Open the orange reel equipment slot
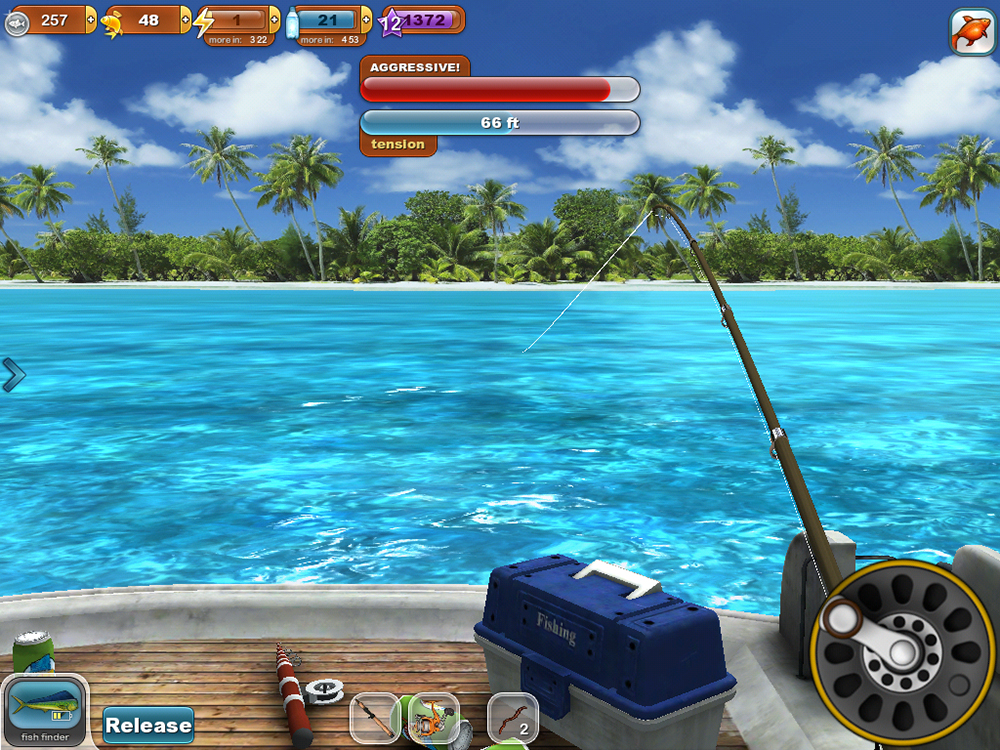 (433, 718)
